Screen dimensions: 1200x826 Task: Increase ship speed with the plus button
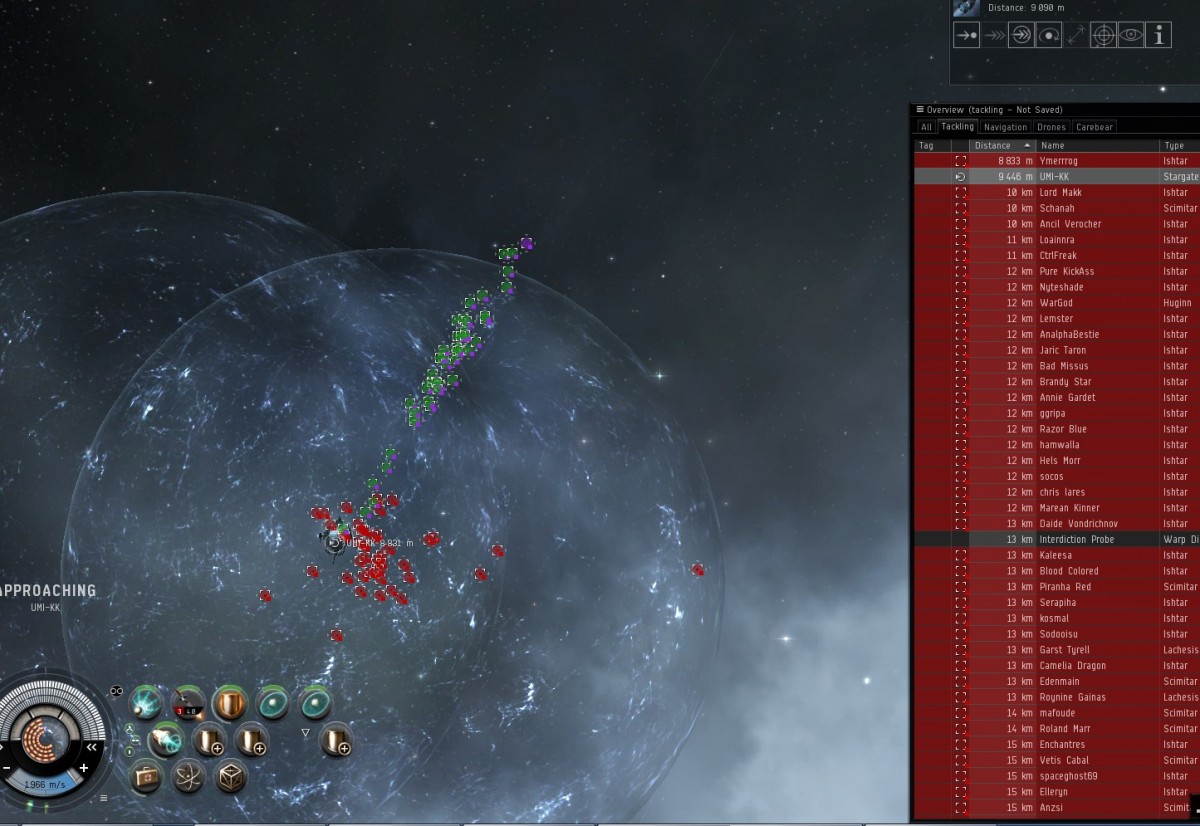pos(84,768)
